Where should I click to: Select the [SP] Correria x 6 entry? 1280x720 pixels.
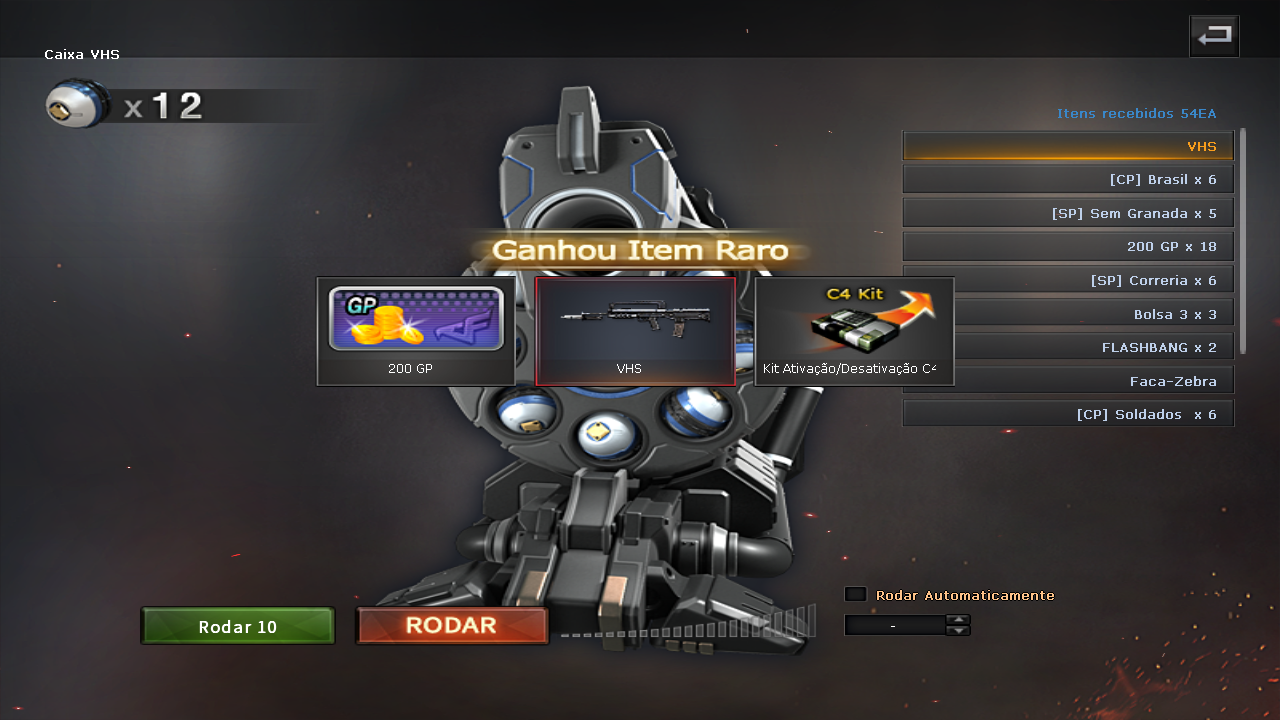pos(1090,280)
